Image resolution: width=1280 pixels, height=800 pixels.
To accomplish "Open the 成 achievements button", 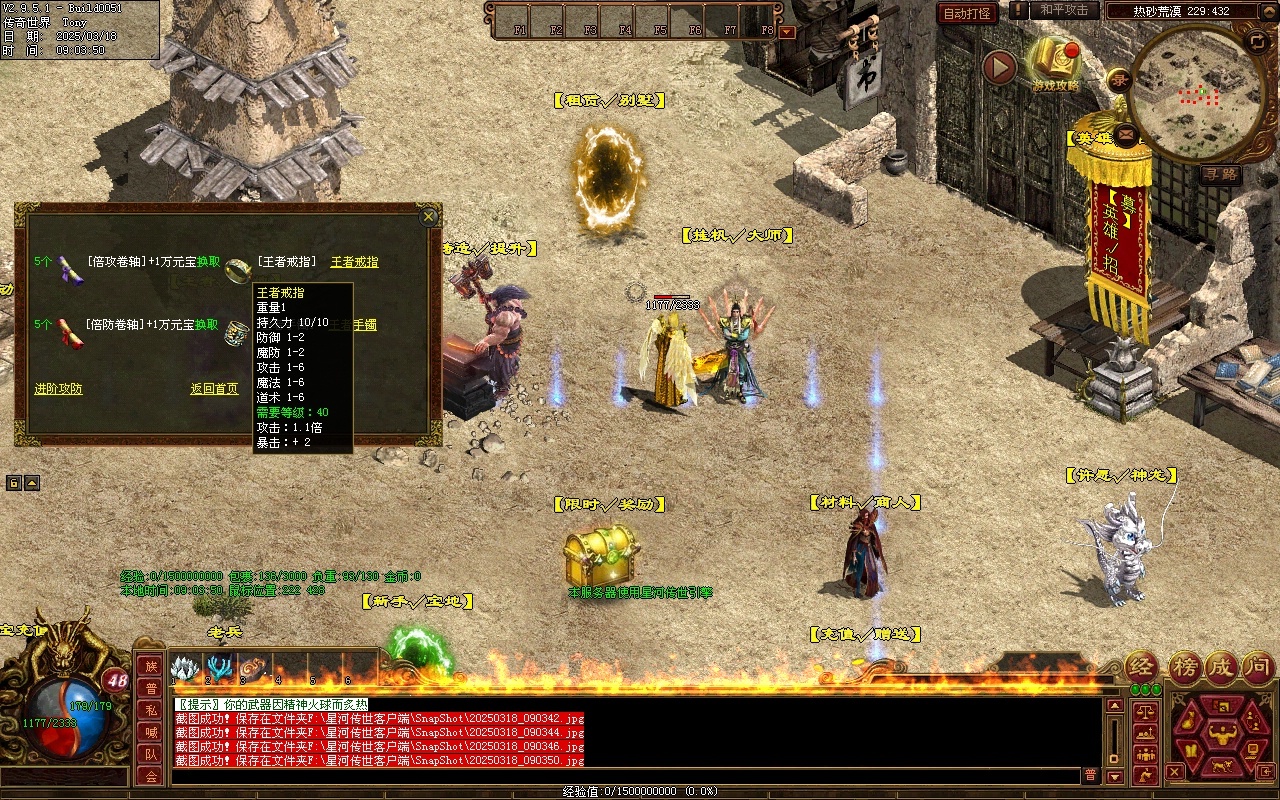I will 1221,668.
